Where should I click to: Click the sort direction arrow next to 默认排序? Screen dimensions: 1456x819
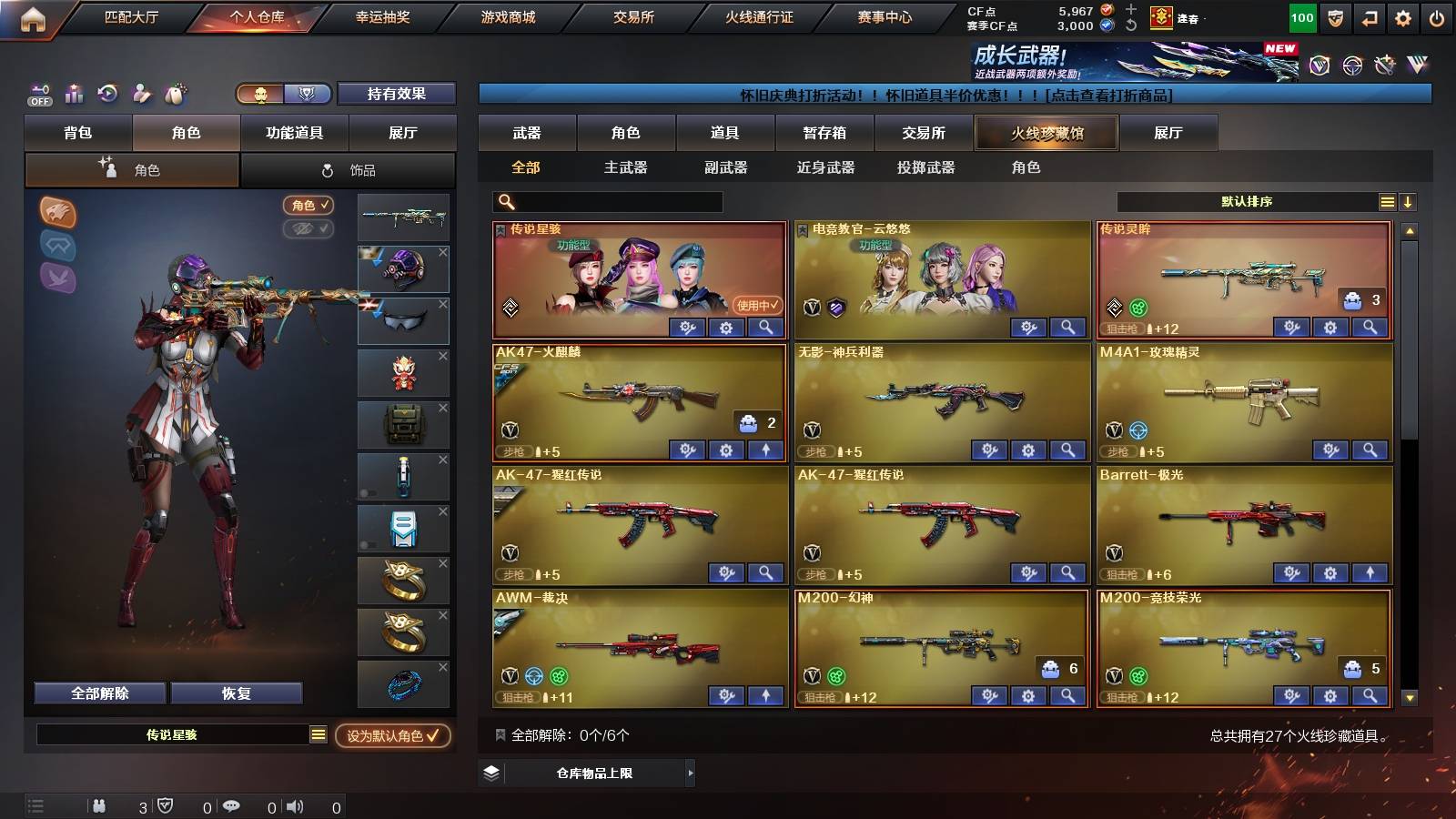(1410, 201)
